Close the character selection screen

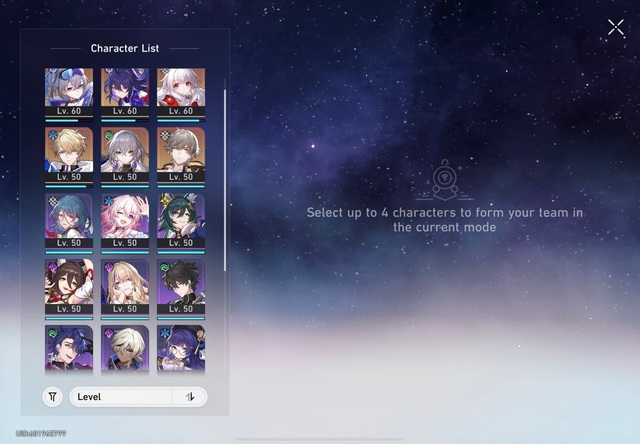coord(615,28)
